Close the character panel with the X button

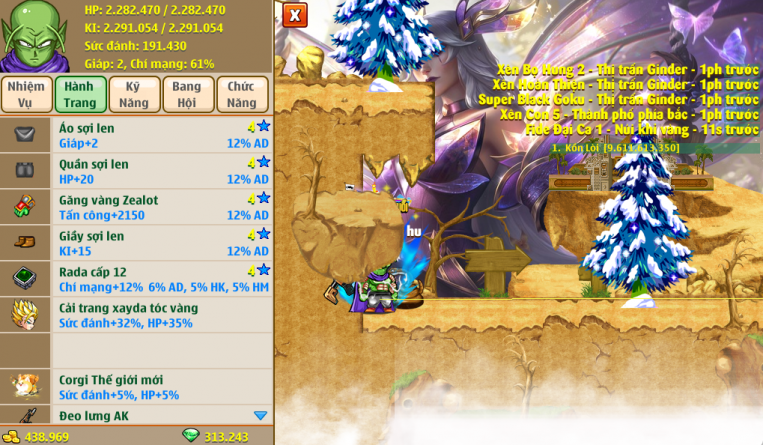tap(294, 15)
